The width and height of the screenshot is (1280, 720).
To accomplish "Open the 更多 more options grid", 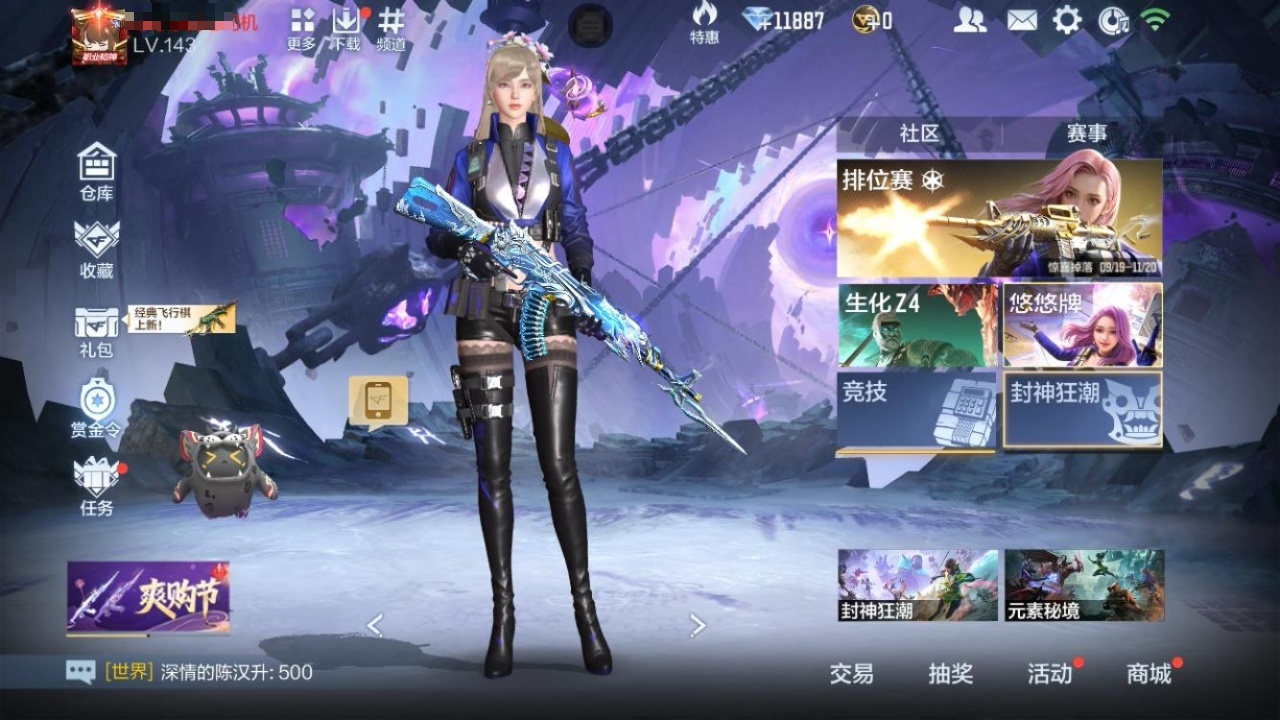I will tap(301, 28).
